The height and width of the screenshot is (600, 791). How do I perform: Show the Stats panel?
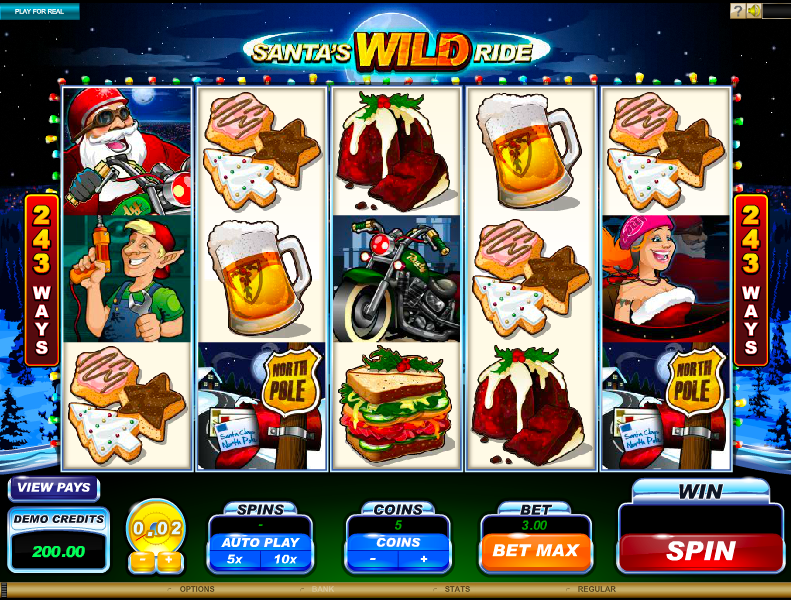click(x=458, y=591)
